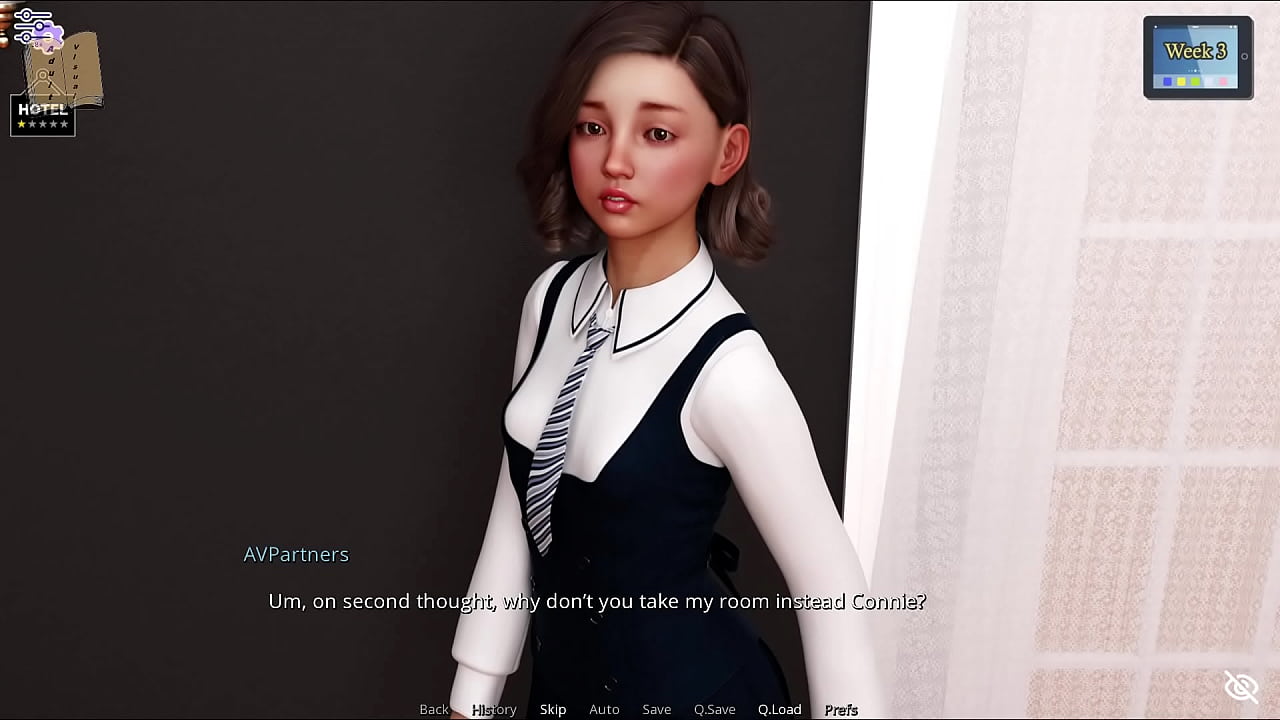
Task: Open the Save game screen
Action: (x=656, y=709)
